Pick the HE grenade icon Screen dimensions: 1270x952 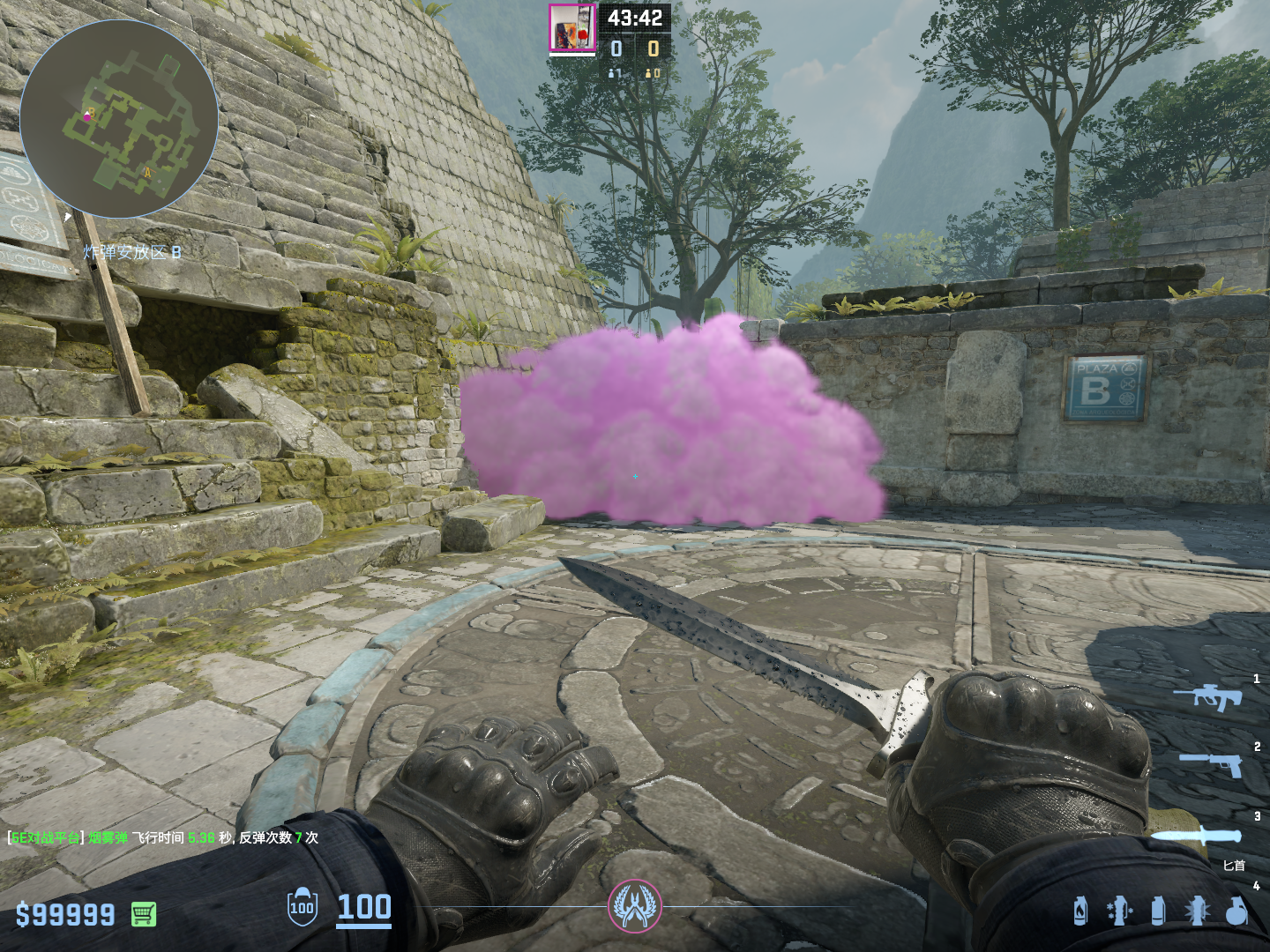click(1237, 911)
